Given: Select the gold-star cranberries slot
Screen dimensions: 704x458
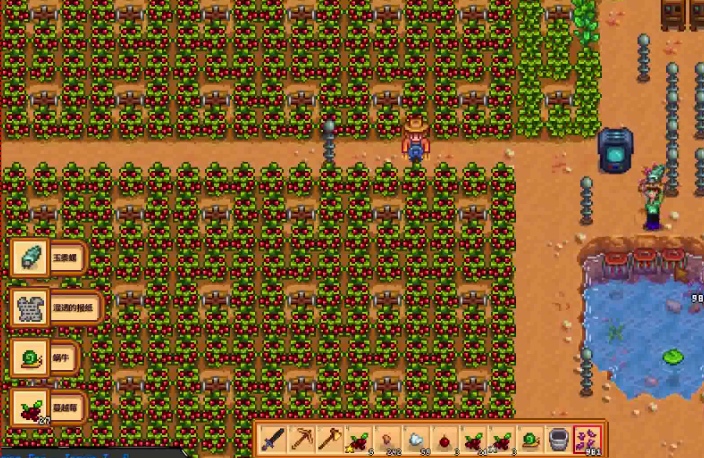Looking at the screenshot, I should click(358, 439).
